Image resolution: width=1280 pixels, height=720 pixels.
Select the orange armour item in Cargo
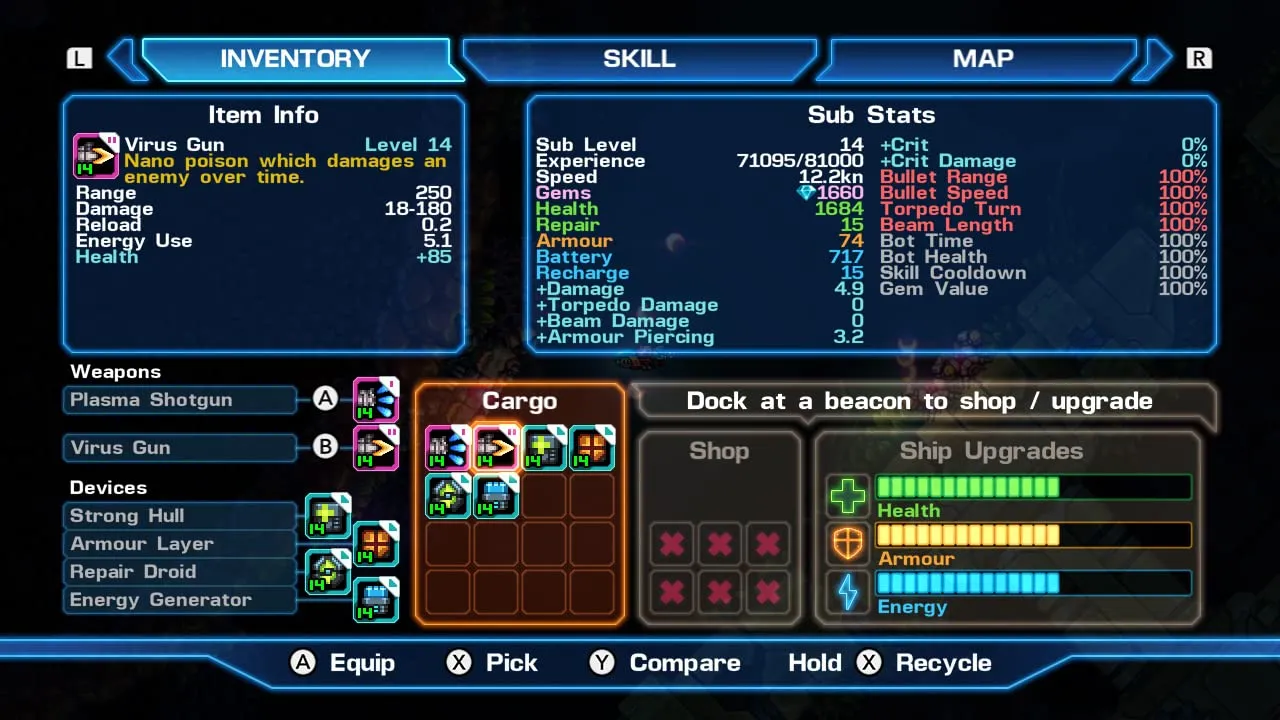pos(592,448)
